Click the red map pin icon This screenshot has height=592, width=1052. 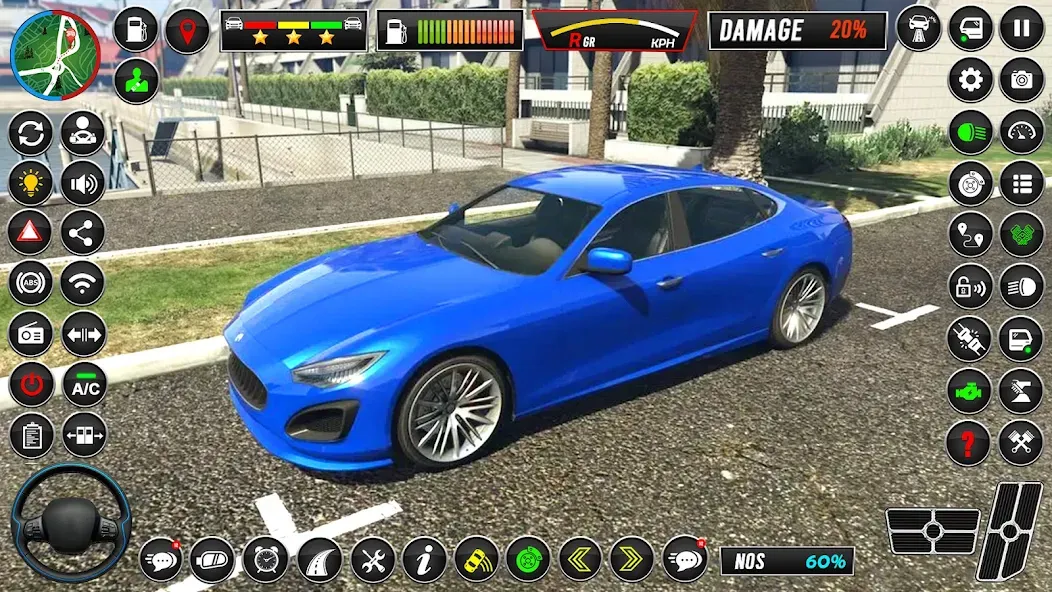click(x=187, y=31)
